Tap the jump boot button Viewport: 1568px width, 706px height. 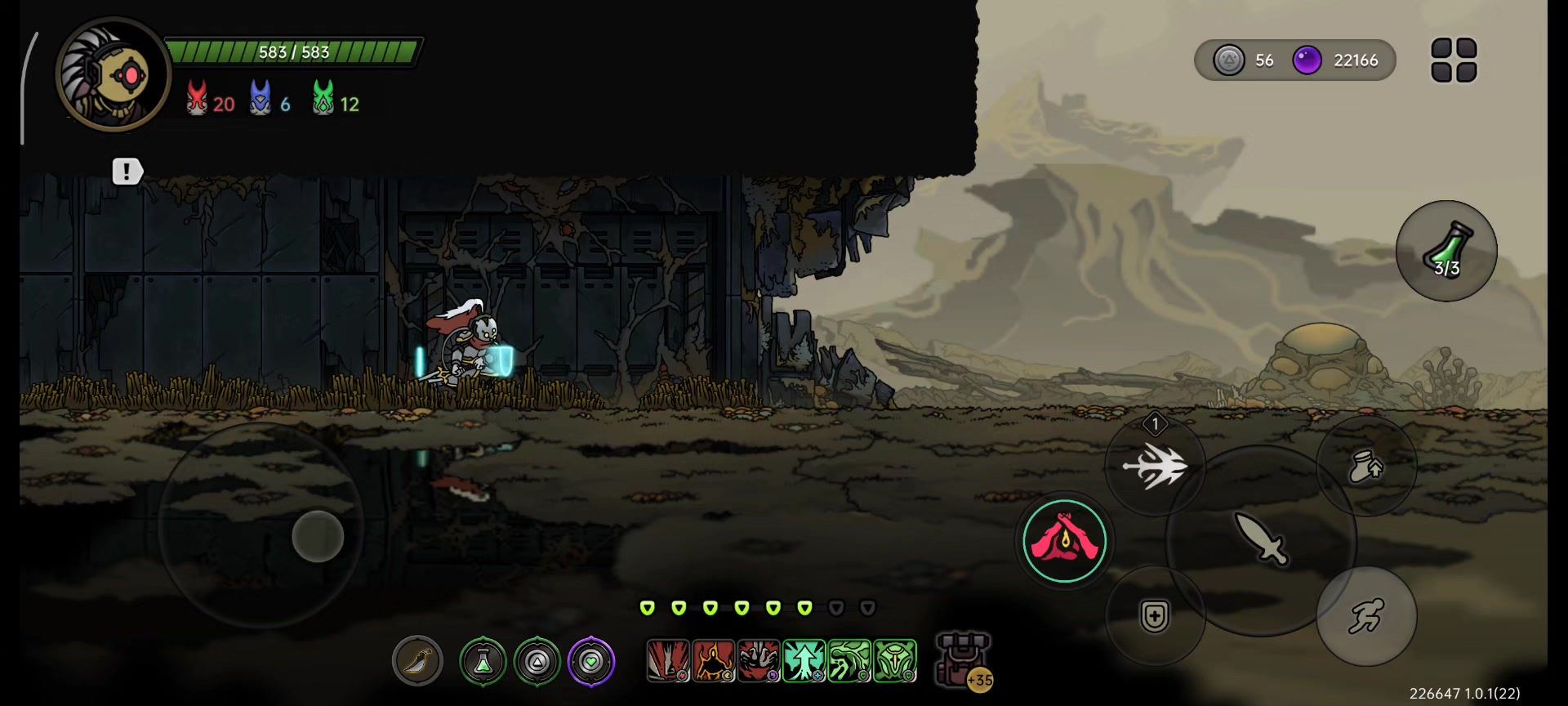click(1365, 467)
